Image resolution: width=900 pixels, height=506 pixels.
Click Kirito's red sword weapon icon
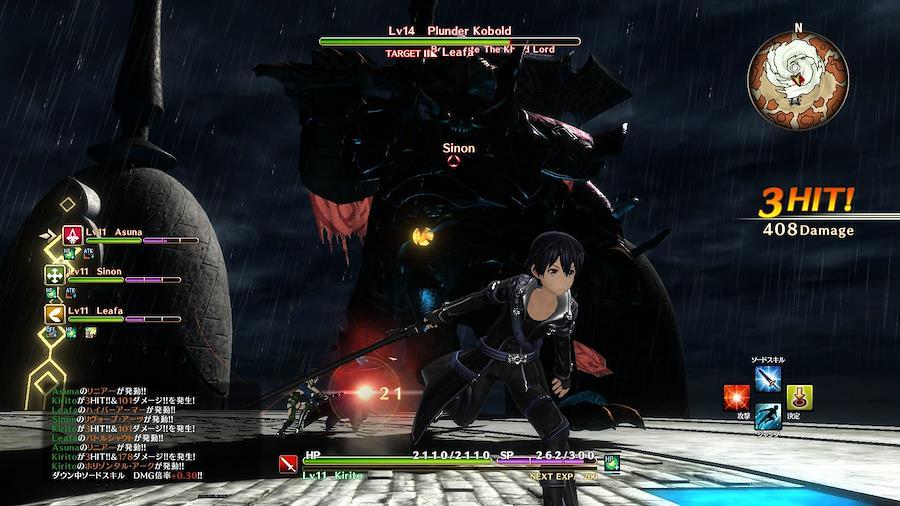point(288,463)
